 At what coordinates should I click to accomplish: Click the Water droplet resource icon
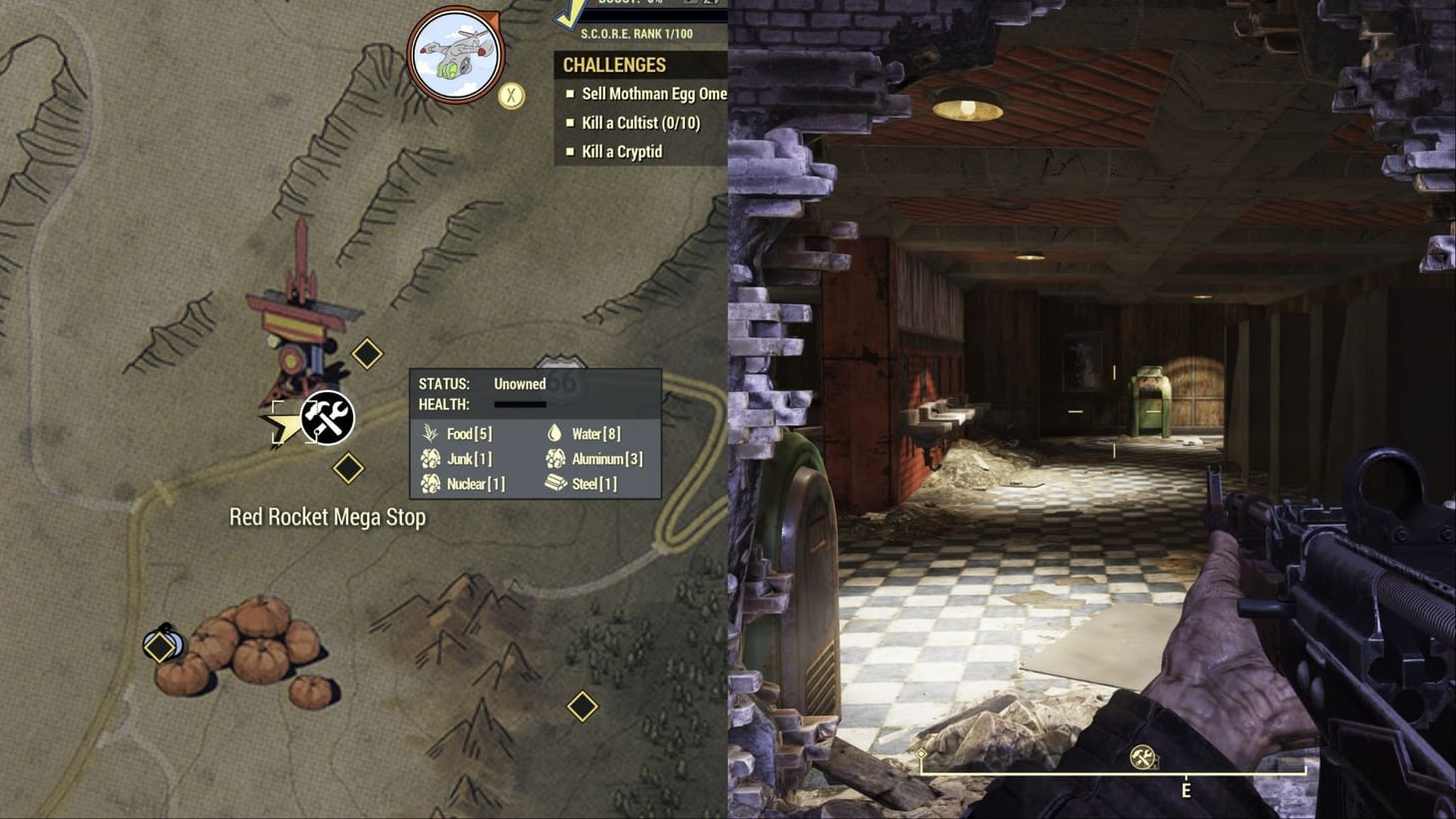553,433
